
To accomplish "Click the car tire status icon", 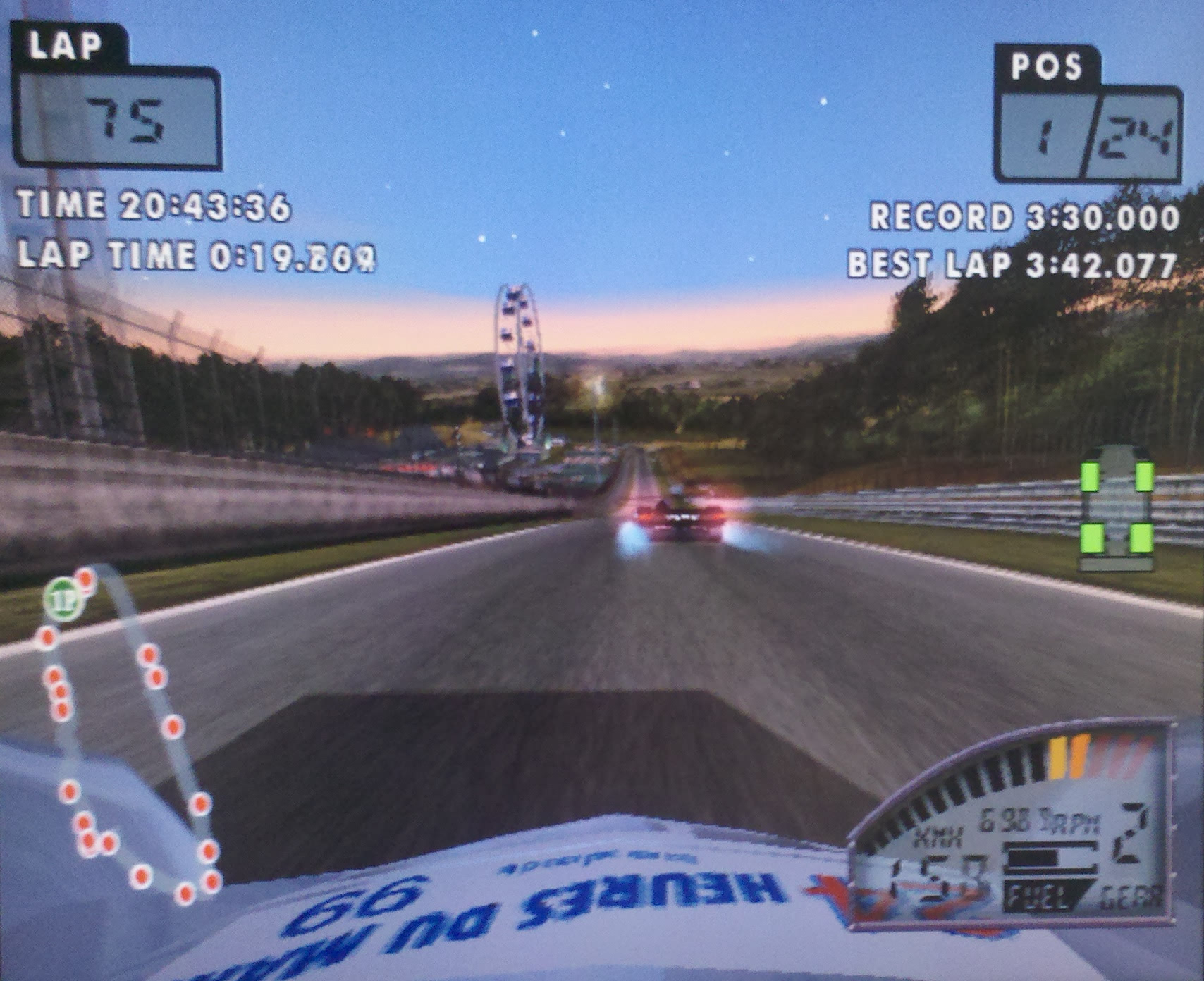I will coord(1117,507).
